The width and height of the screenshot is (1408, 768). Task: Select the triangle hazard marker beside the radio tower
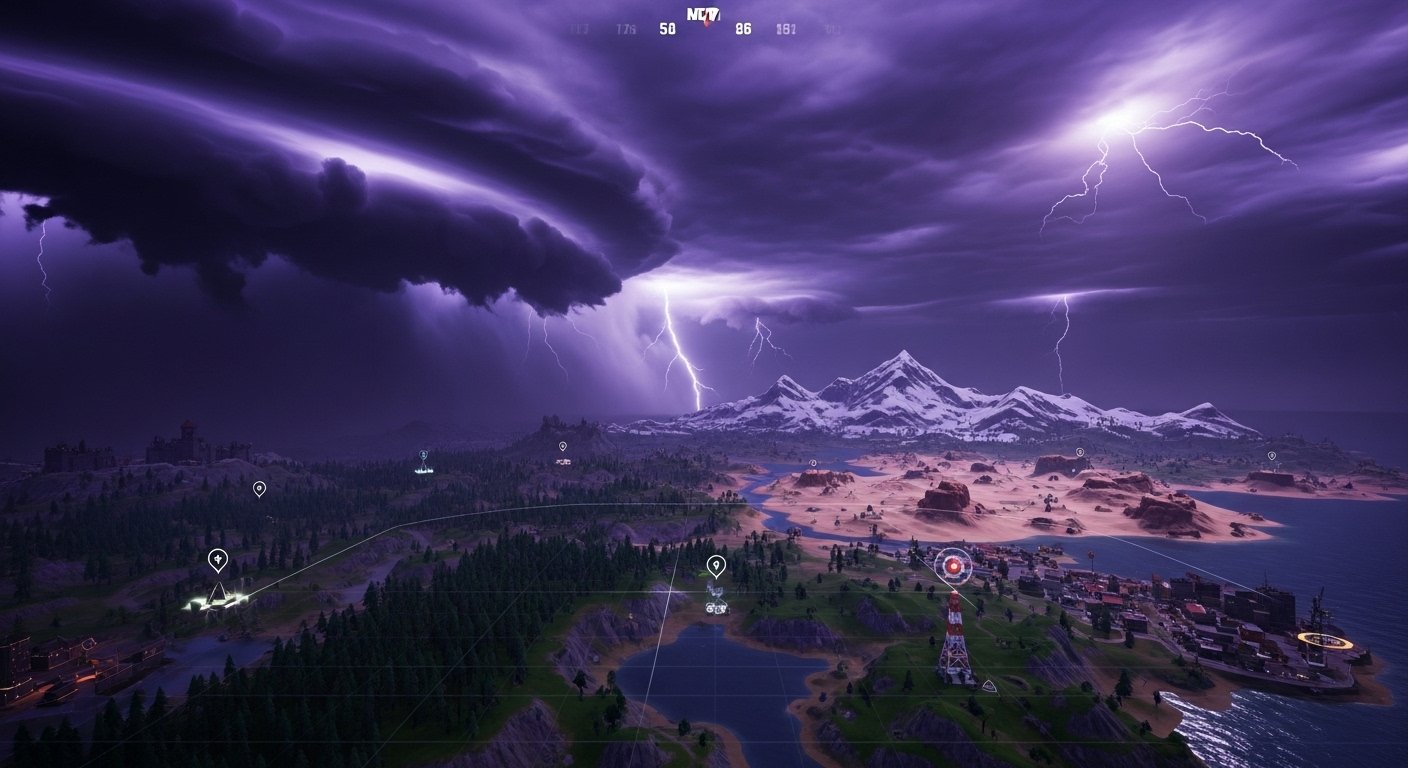991,686
